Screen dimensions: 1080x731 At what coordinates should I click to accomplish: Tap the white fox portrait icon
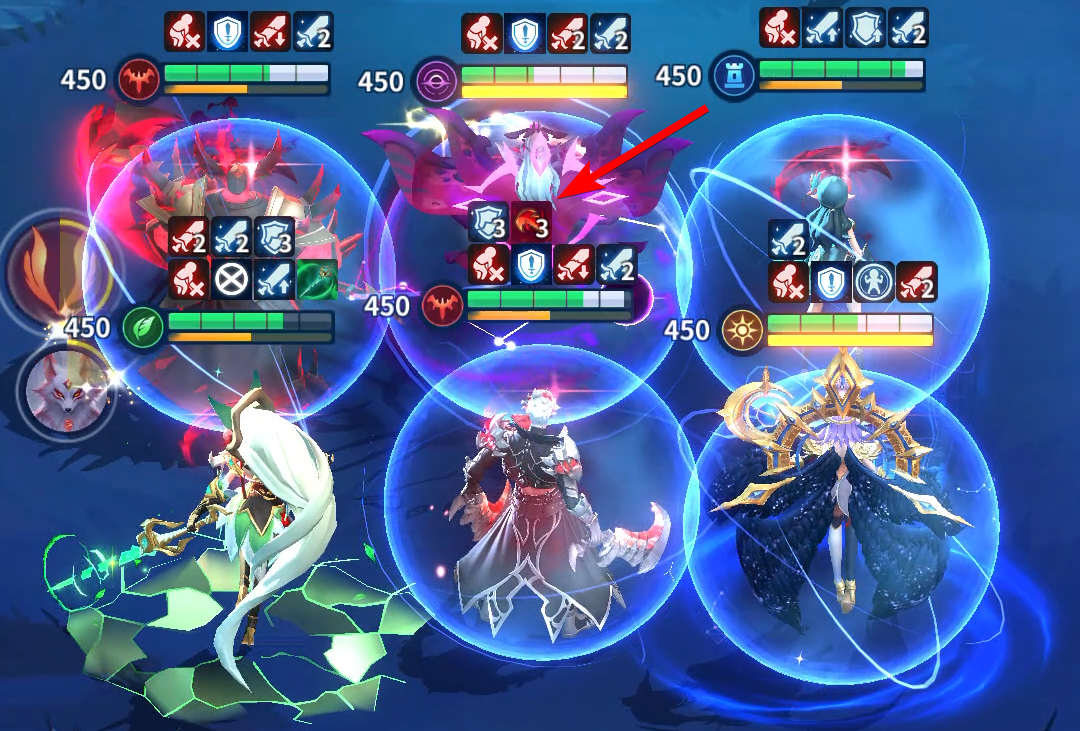[56, 387]
